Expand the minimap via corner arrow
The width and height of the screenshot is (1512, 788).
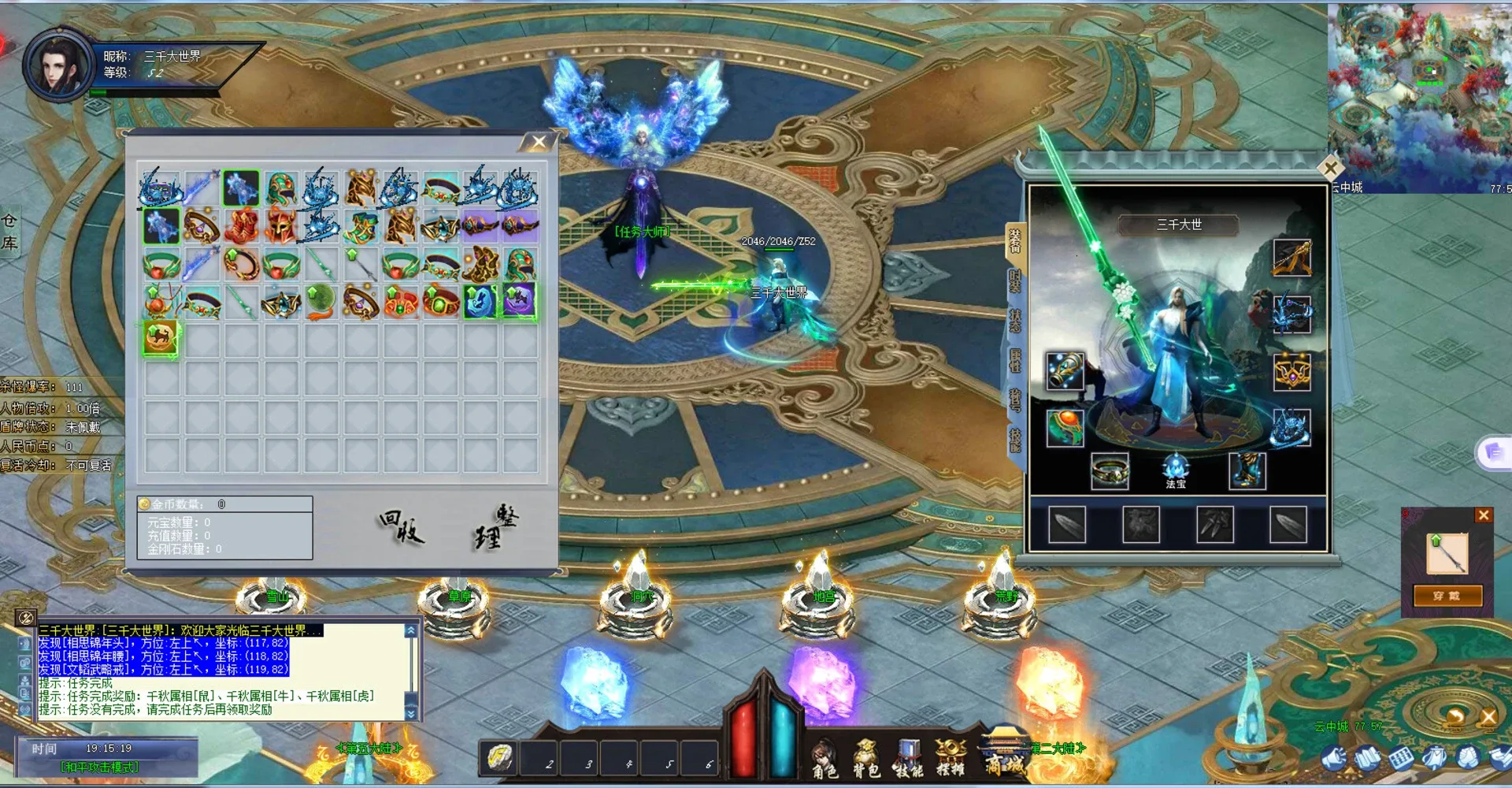pyautogui.click(x=1332, y=166)
